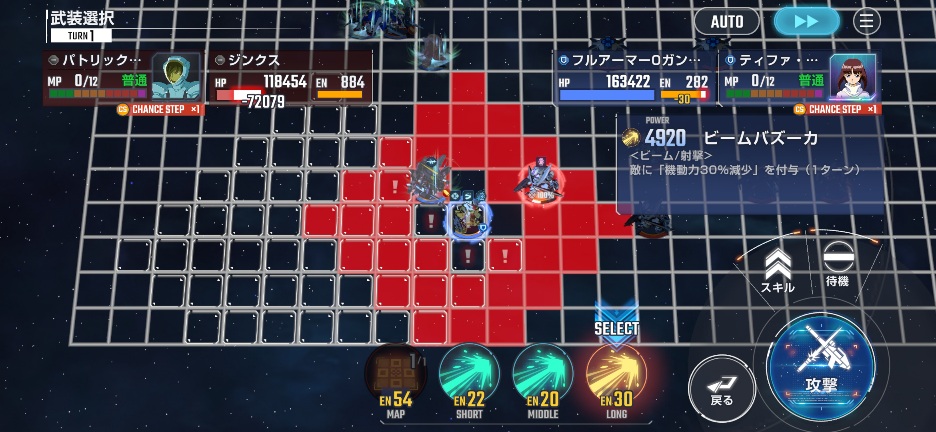Open the スキル skill option

777,270
